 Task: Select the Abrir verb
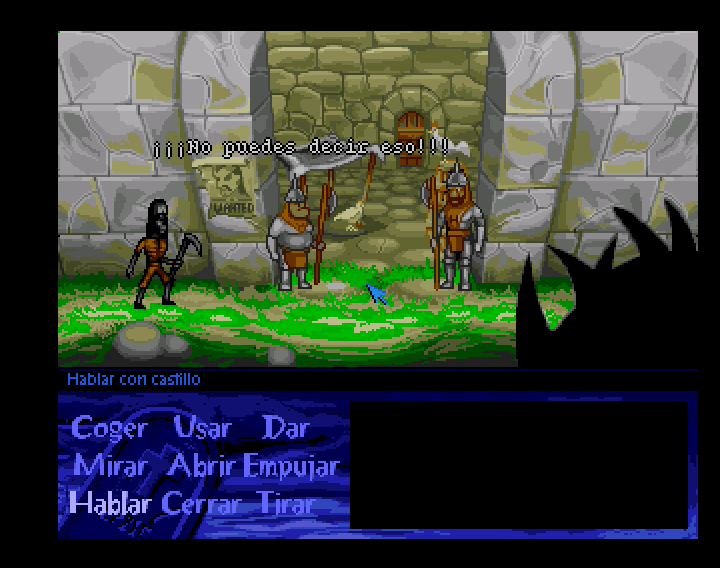(x=202, y=466)
